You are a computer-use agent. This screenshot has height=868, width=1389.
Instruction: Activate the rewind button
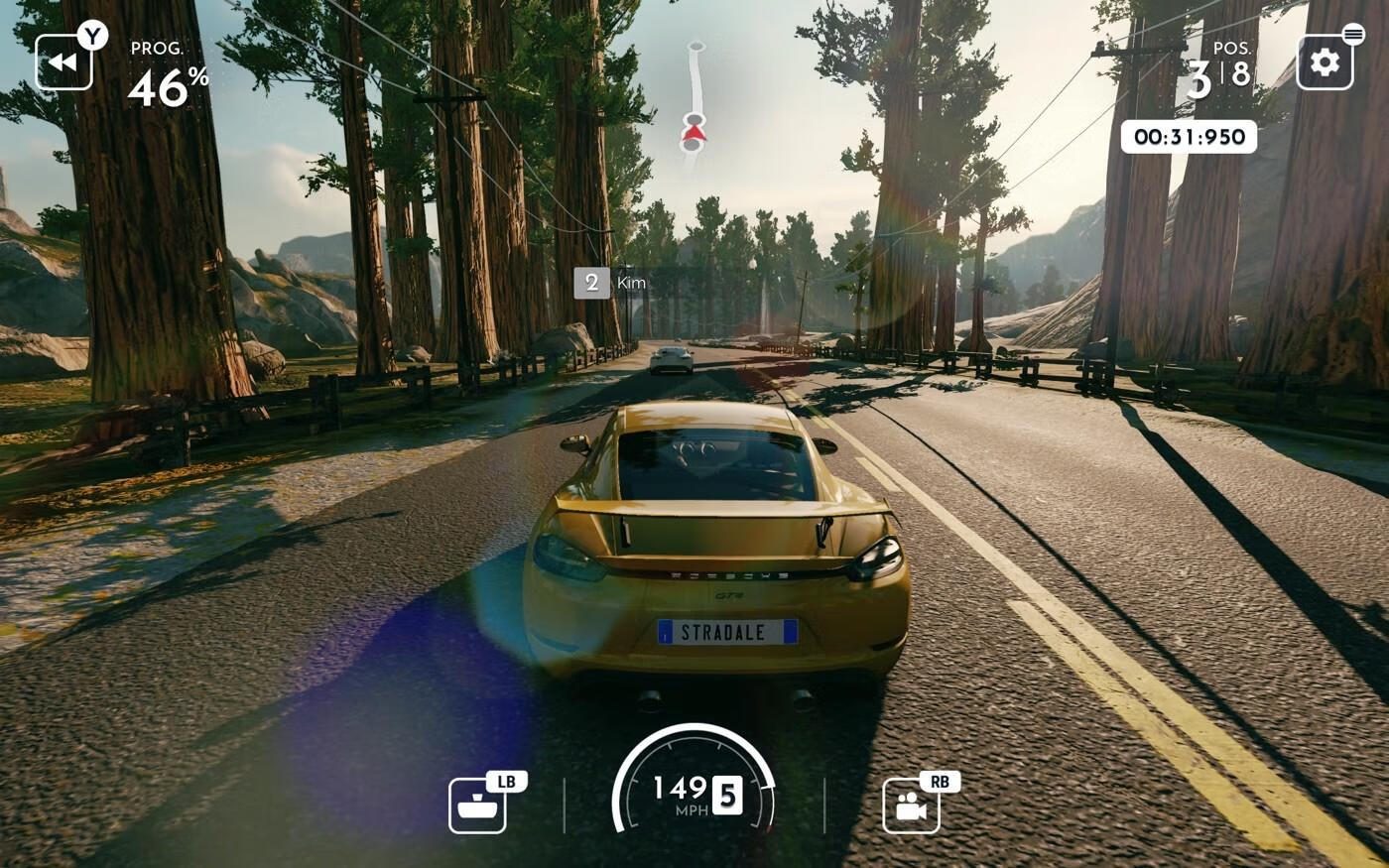tap(63, 62)
